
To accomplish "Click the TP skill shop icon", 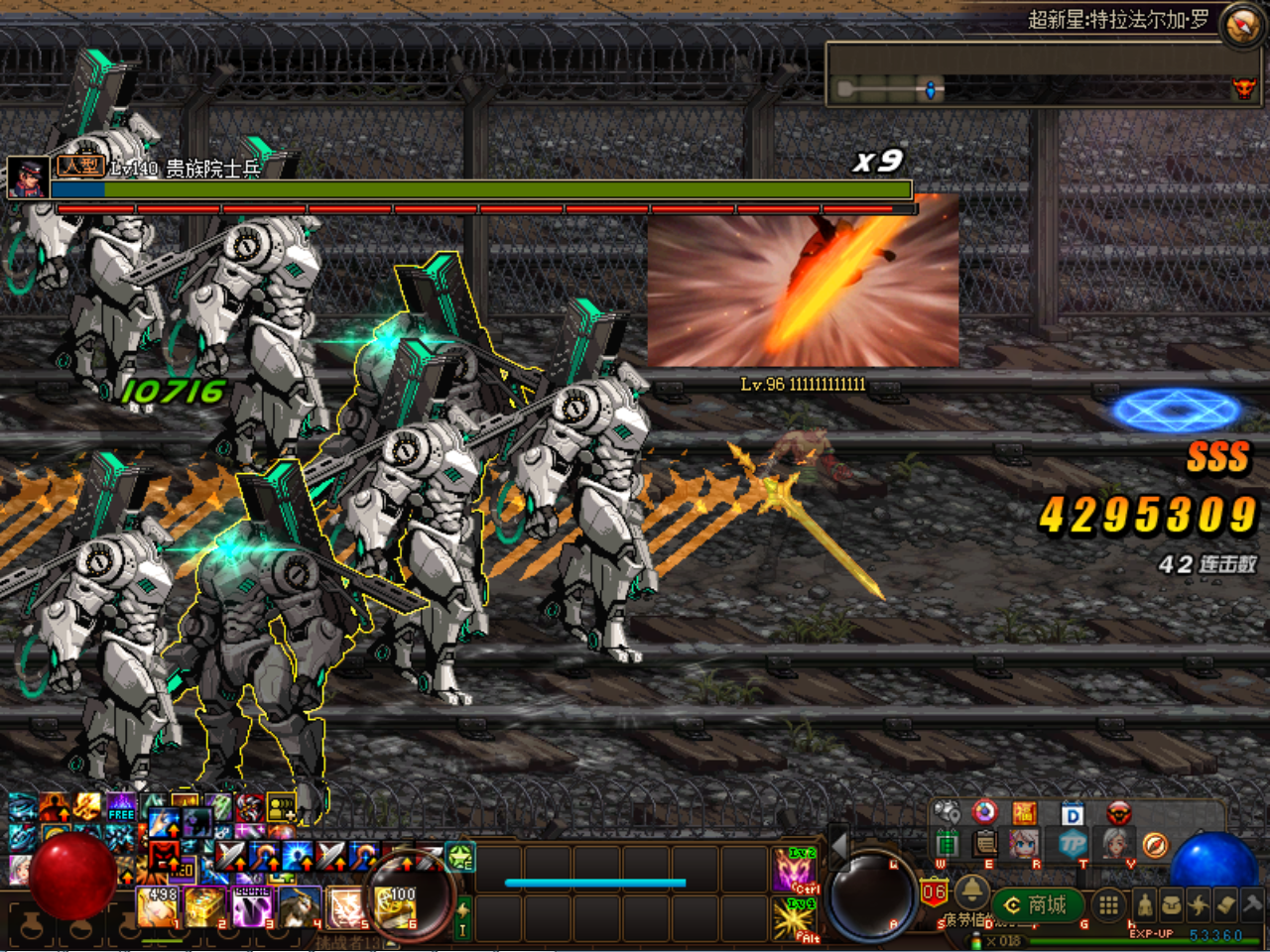I will click(x=1076, y=845).
